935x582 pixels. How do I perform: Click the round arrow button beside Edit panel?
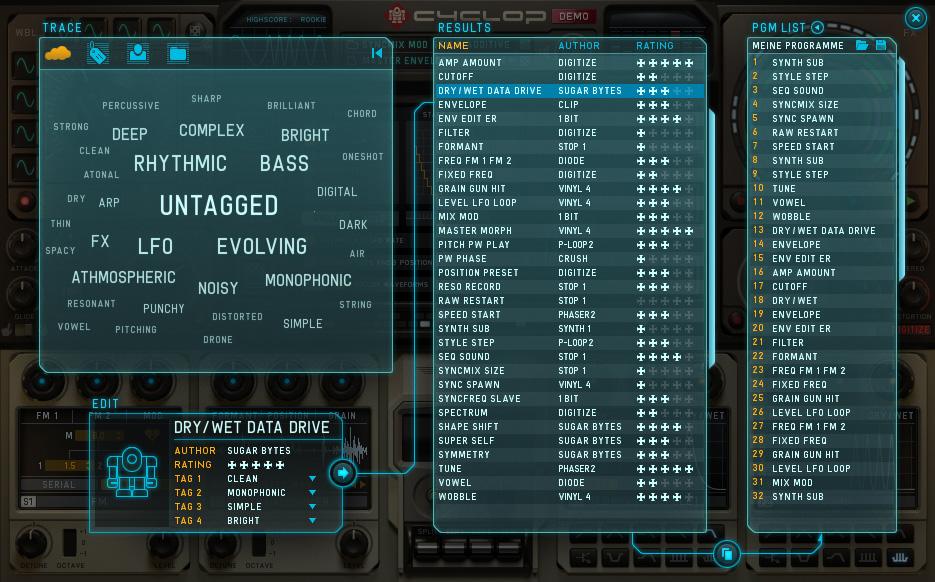point(343,472)
